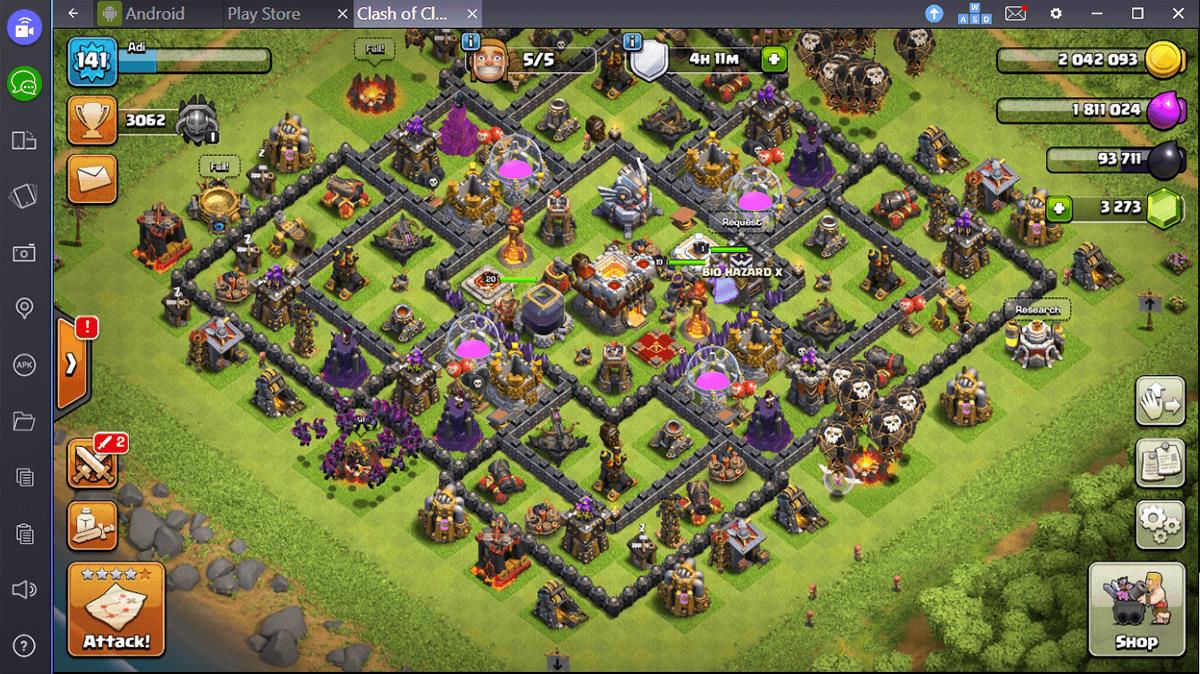
Task: Open the village layout editor button
Action: (1160, 402)
